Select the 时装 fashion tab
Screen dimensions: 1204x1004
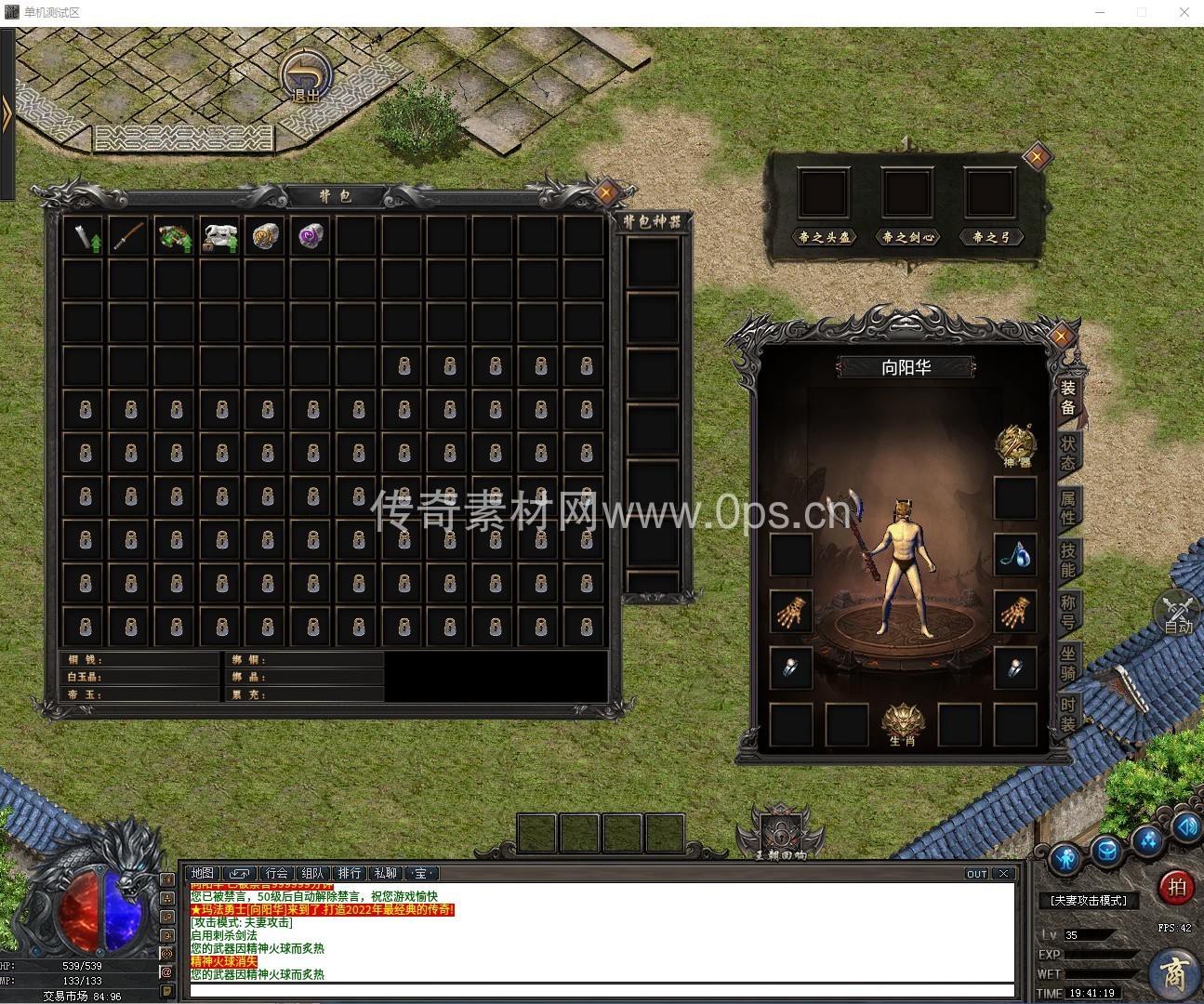pyautogui.click(x=1067, y=715)
